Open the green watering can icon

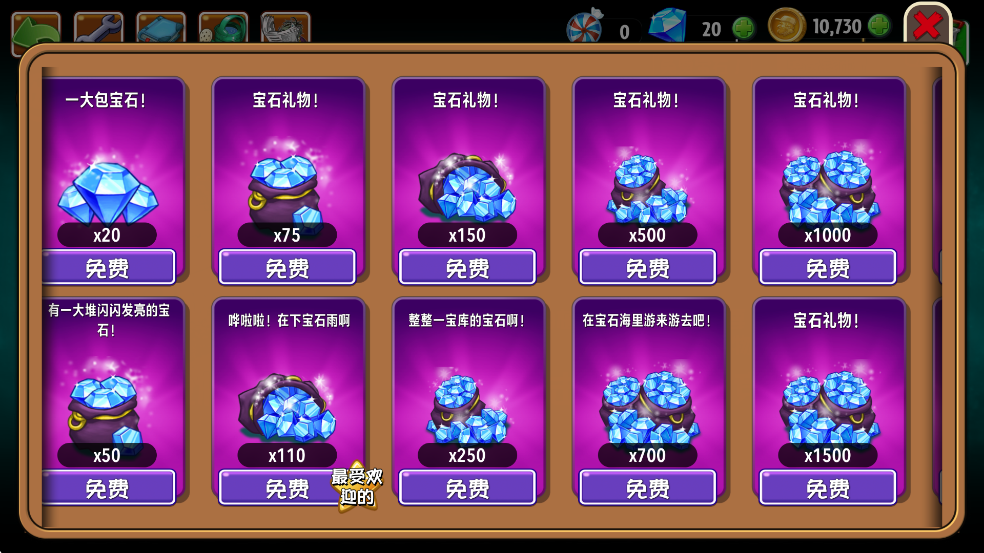click(222, 28)
